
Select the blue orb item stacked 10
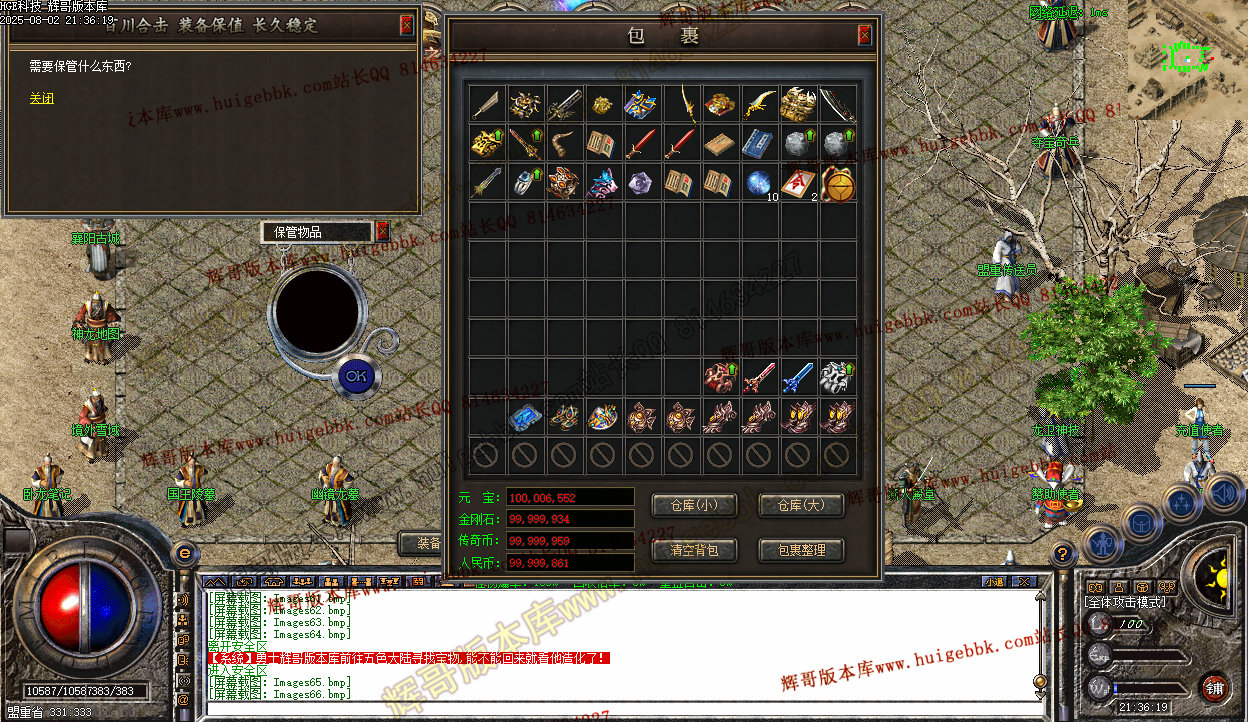click(x=759, y=183)
